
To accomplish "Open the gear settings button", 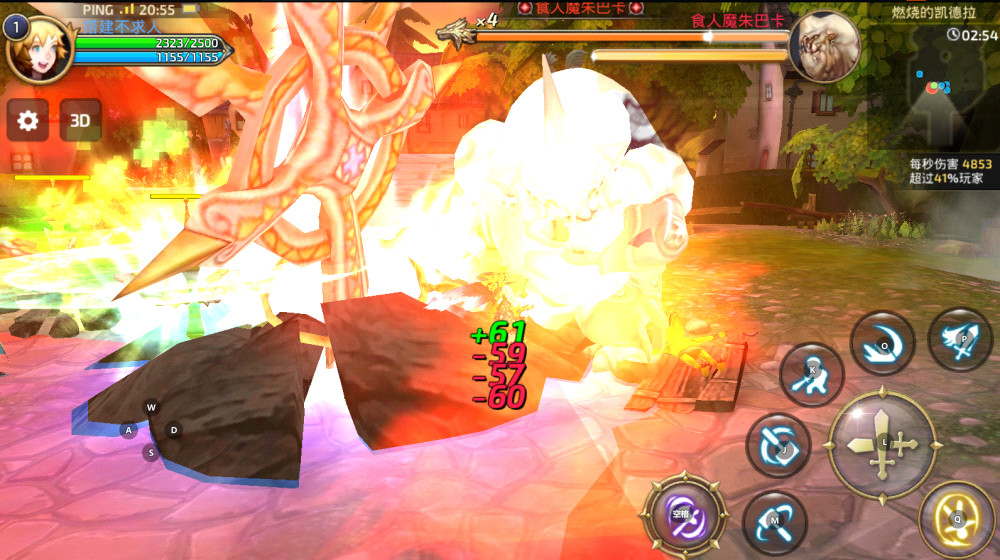I will (x=28, y=121).
